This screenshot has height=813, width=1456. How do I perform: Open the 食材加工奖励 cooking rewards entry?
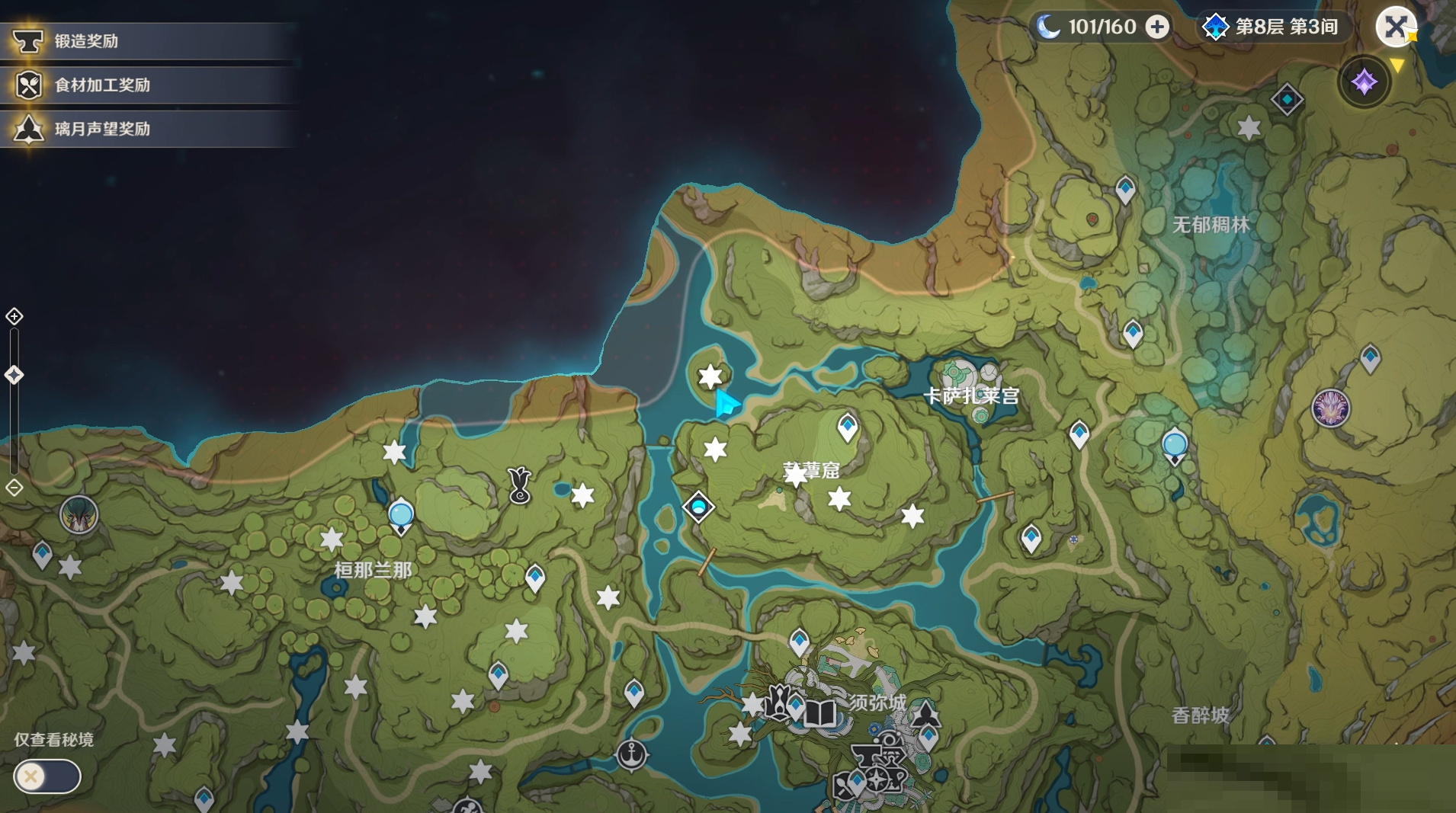(102, 85)
